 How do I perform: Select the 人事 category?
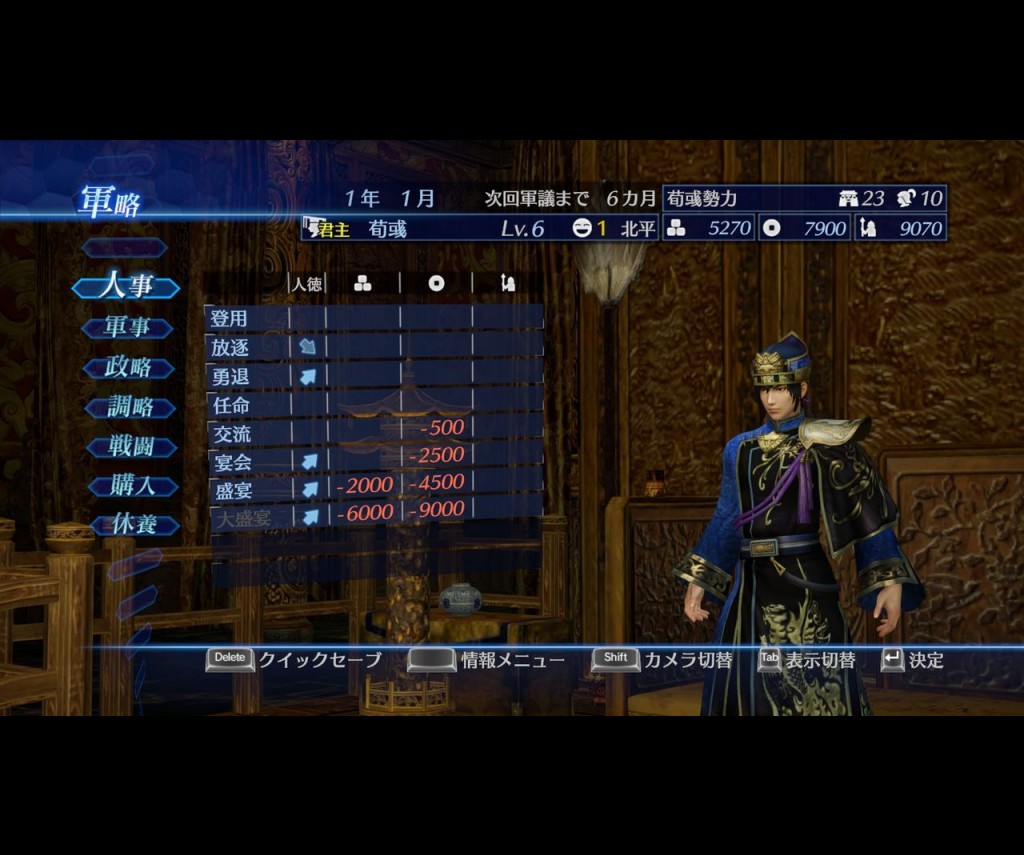tap(127, 287)
